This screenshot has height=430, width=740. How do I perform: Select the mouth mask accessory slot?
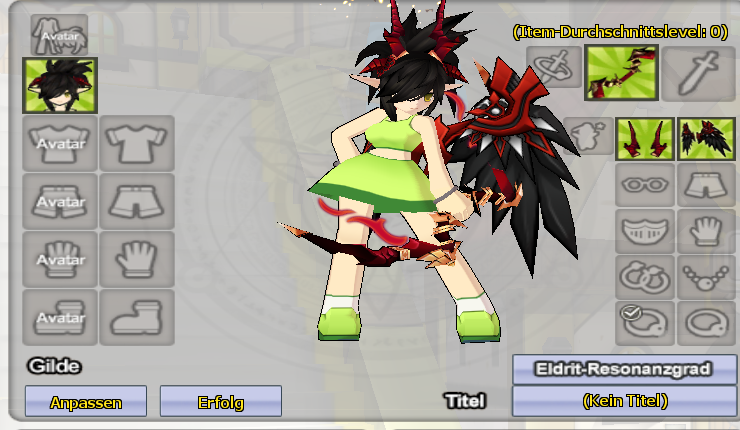pyautogui.click(x=645, y=231)
